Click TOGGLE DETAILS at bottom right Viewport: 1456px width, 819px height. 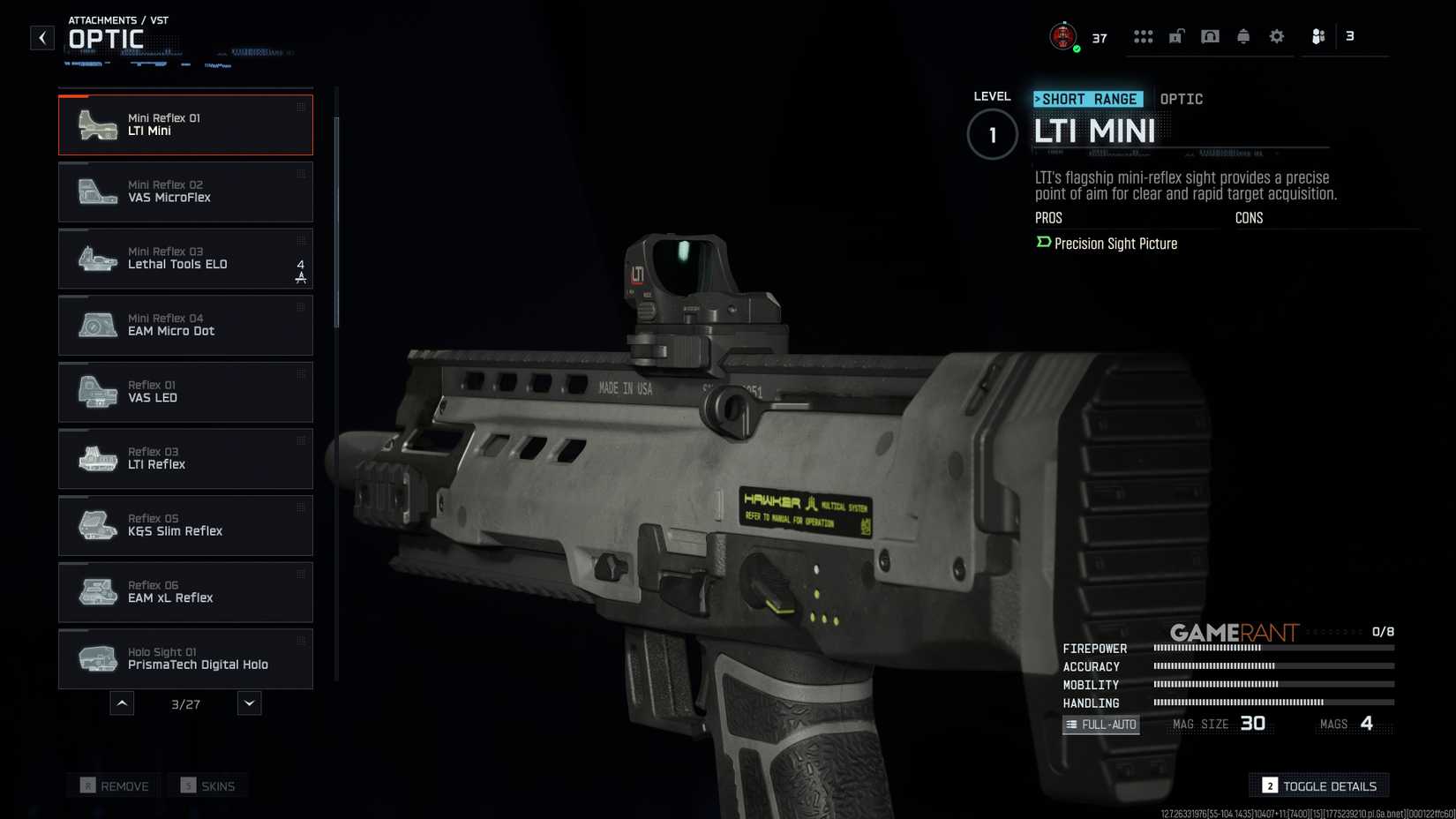1318,785
